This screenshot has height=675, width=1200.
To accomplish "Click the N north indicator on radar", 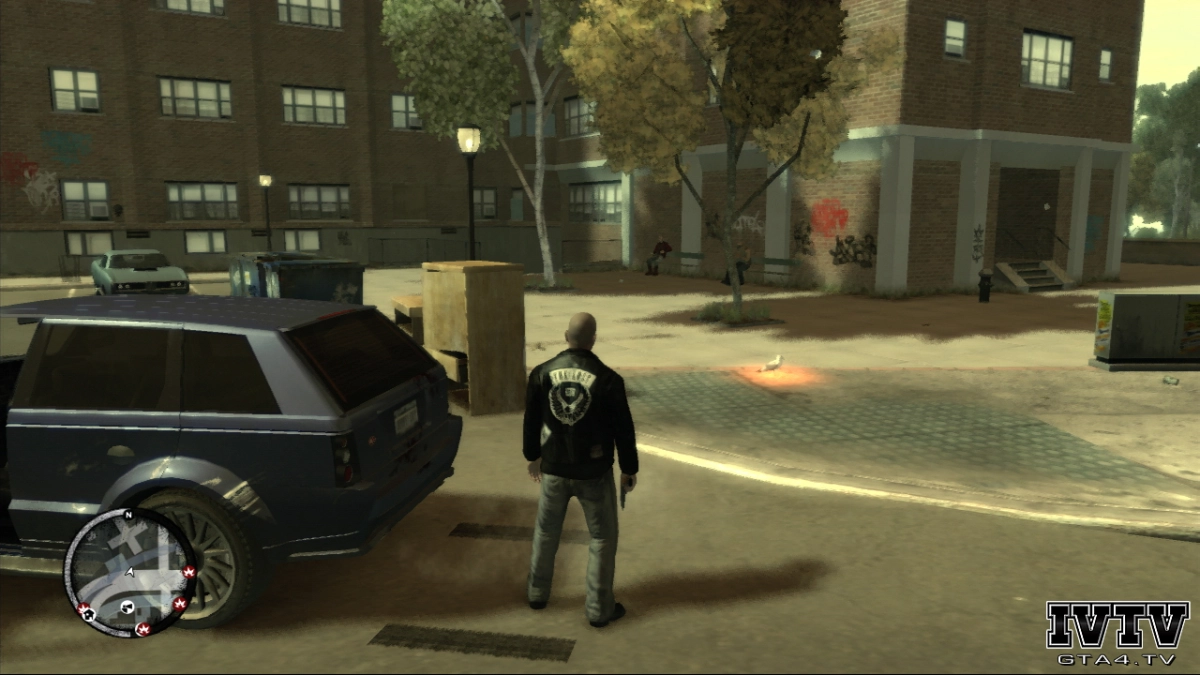I will 128,516.
